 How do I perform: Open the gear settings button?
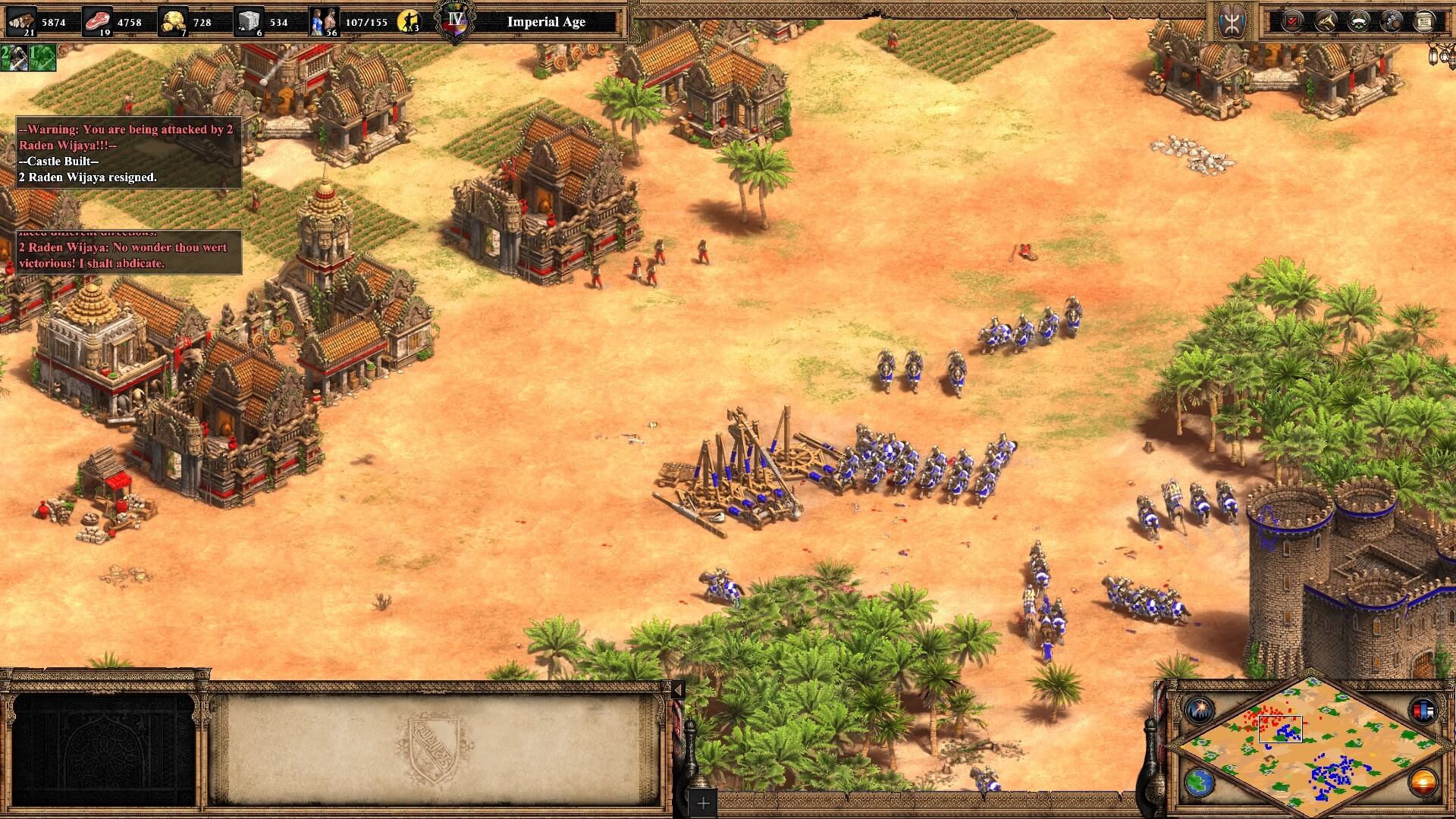point(1392,21)
